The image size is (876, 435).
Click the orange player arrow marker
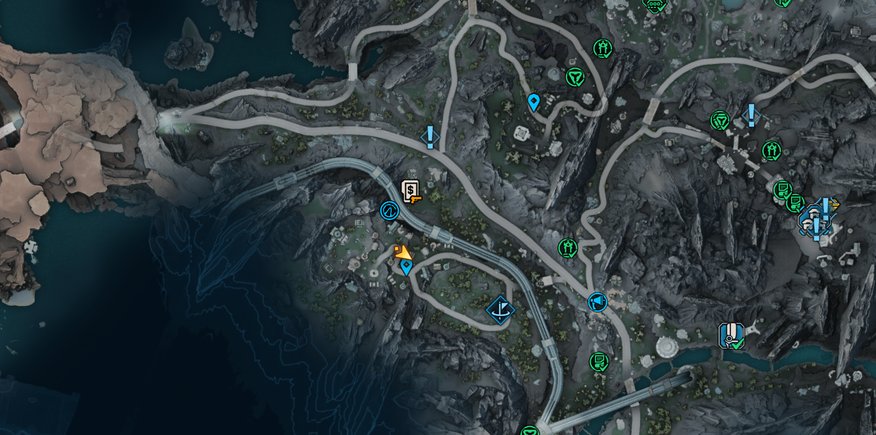[x=401, y=252]
